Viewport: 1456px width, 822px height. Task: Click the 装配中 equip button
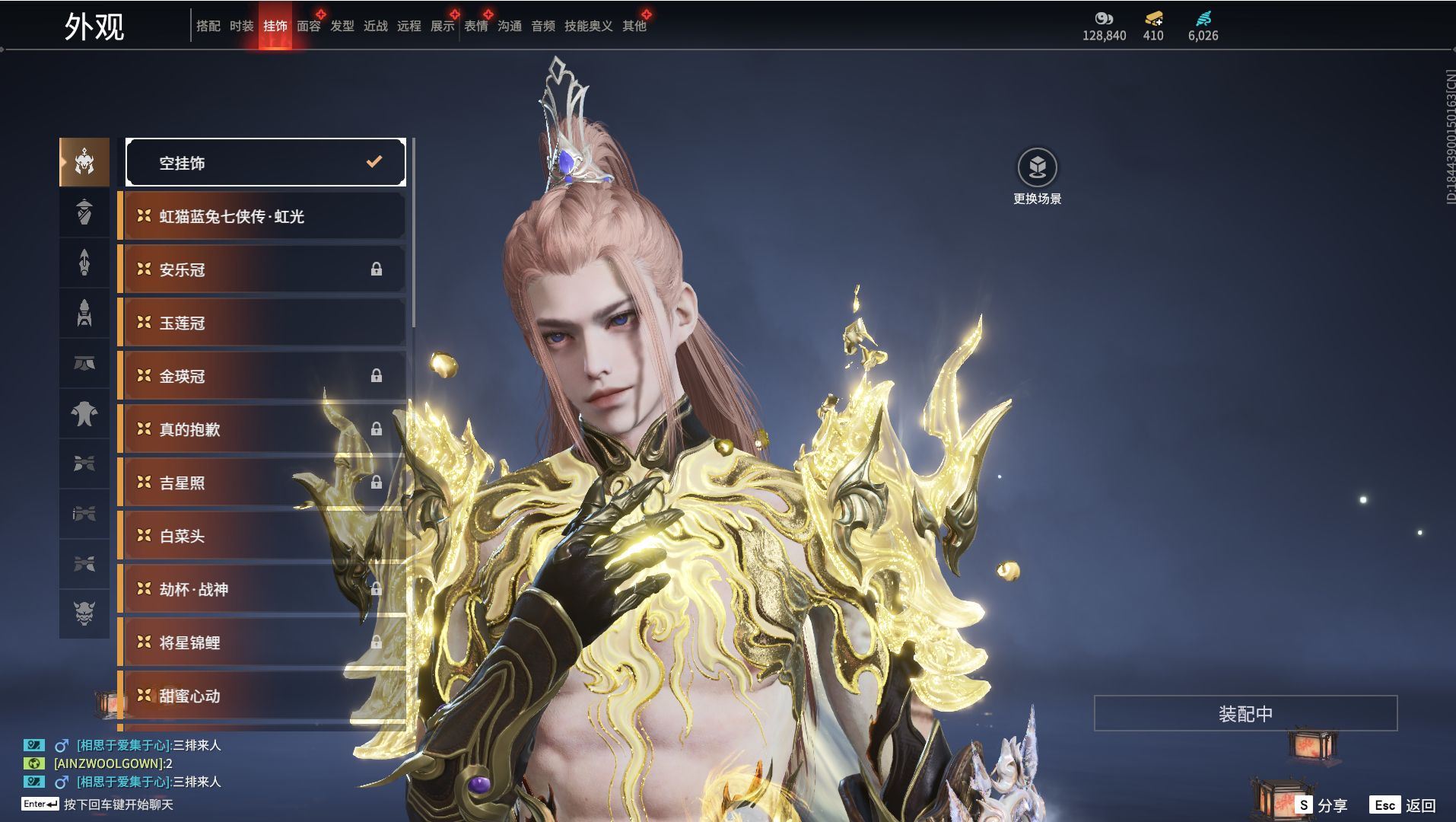click(1245, 713)
